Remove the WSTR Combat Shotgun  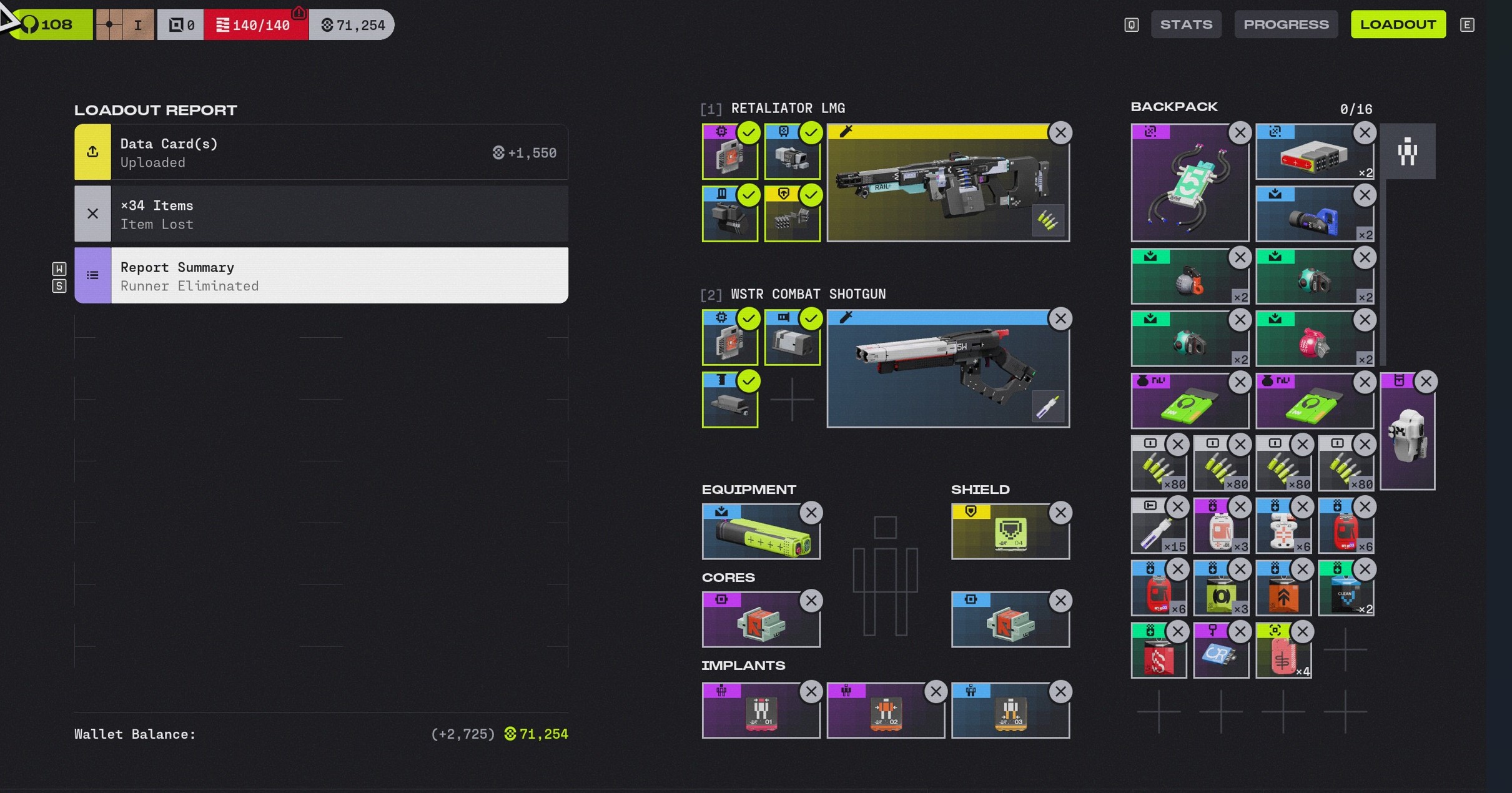coord(1060,319)
